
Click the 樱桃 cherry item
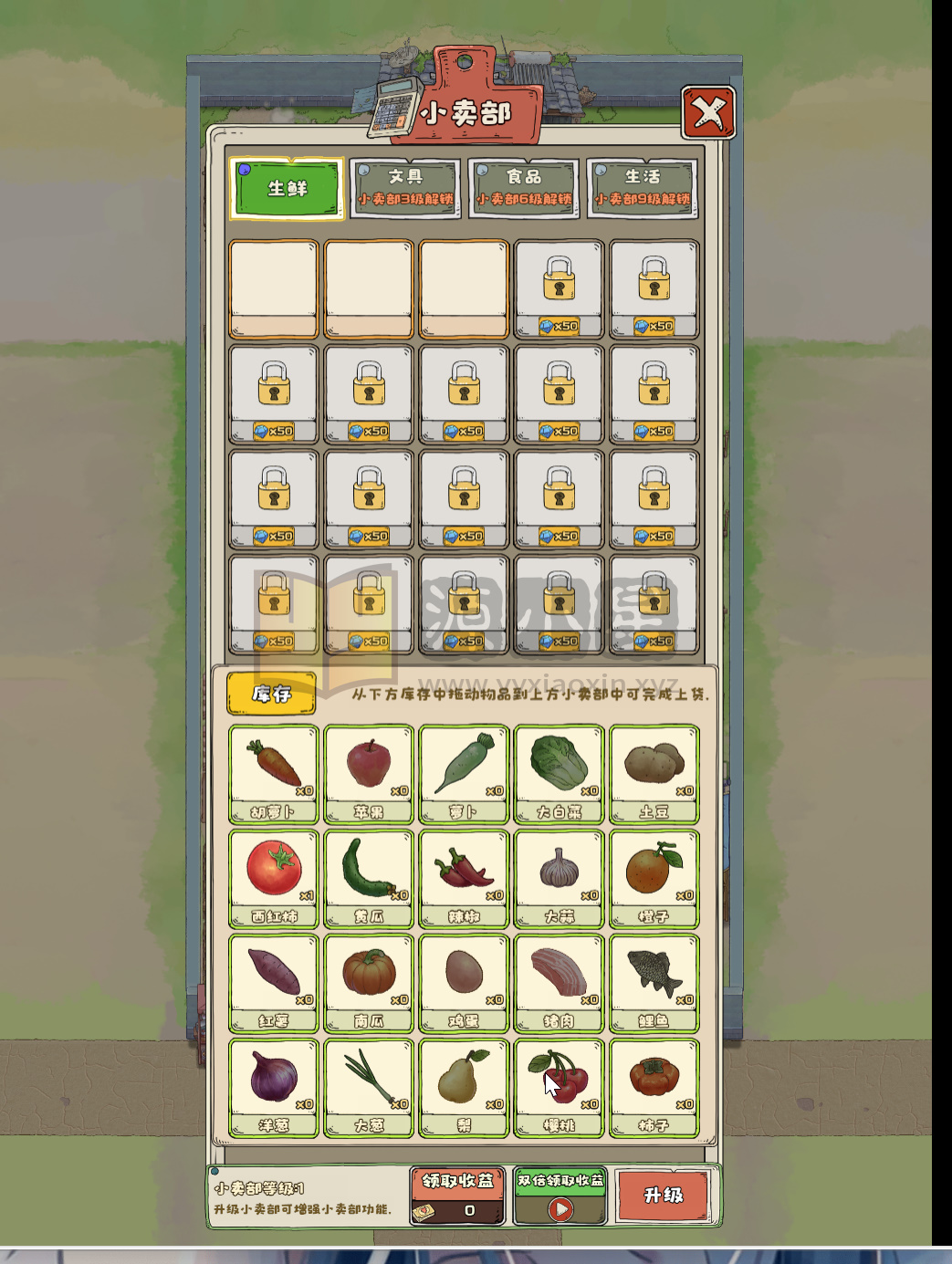(x=559, y=1087)
